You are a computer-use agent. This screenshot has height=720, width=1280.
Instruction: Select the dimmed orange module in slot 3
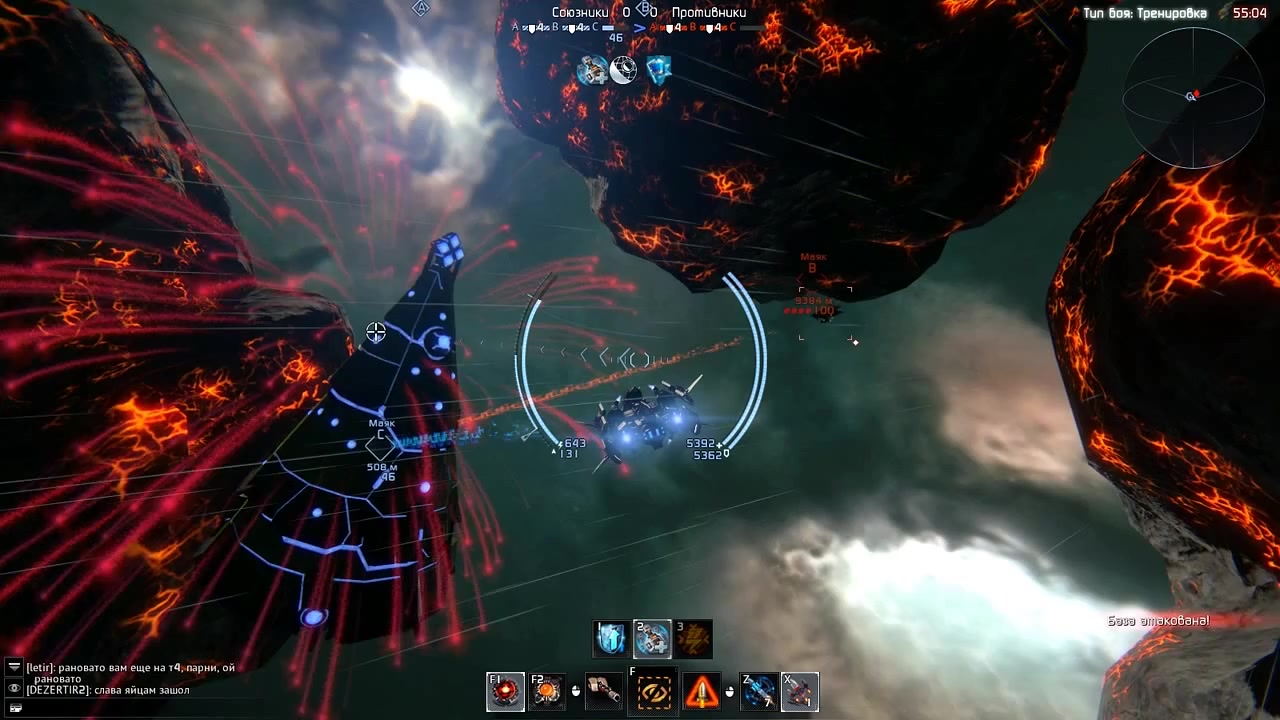click(x=694, y=639)
